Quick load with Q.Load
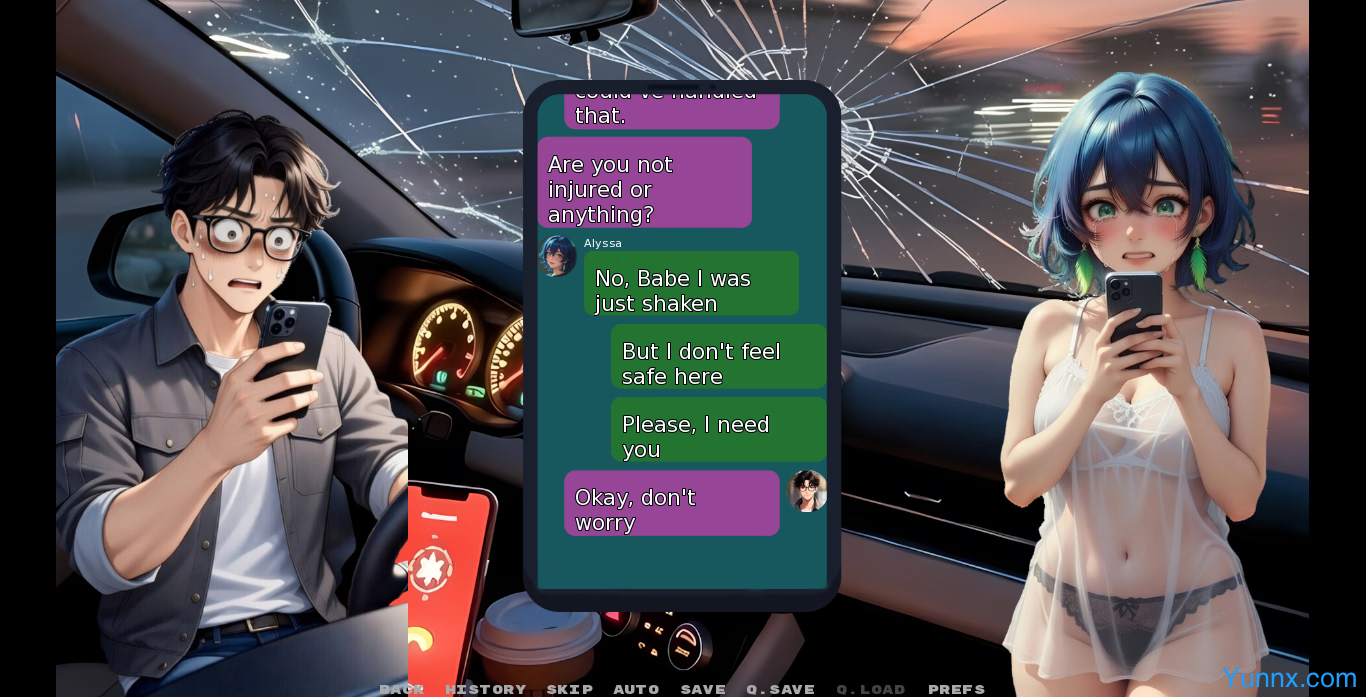 point(870,689)
